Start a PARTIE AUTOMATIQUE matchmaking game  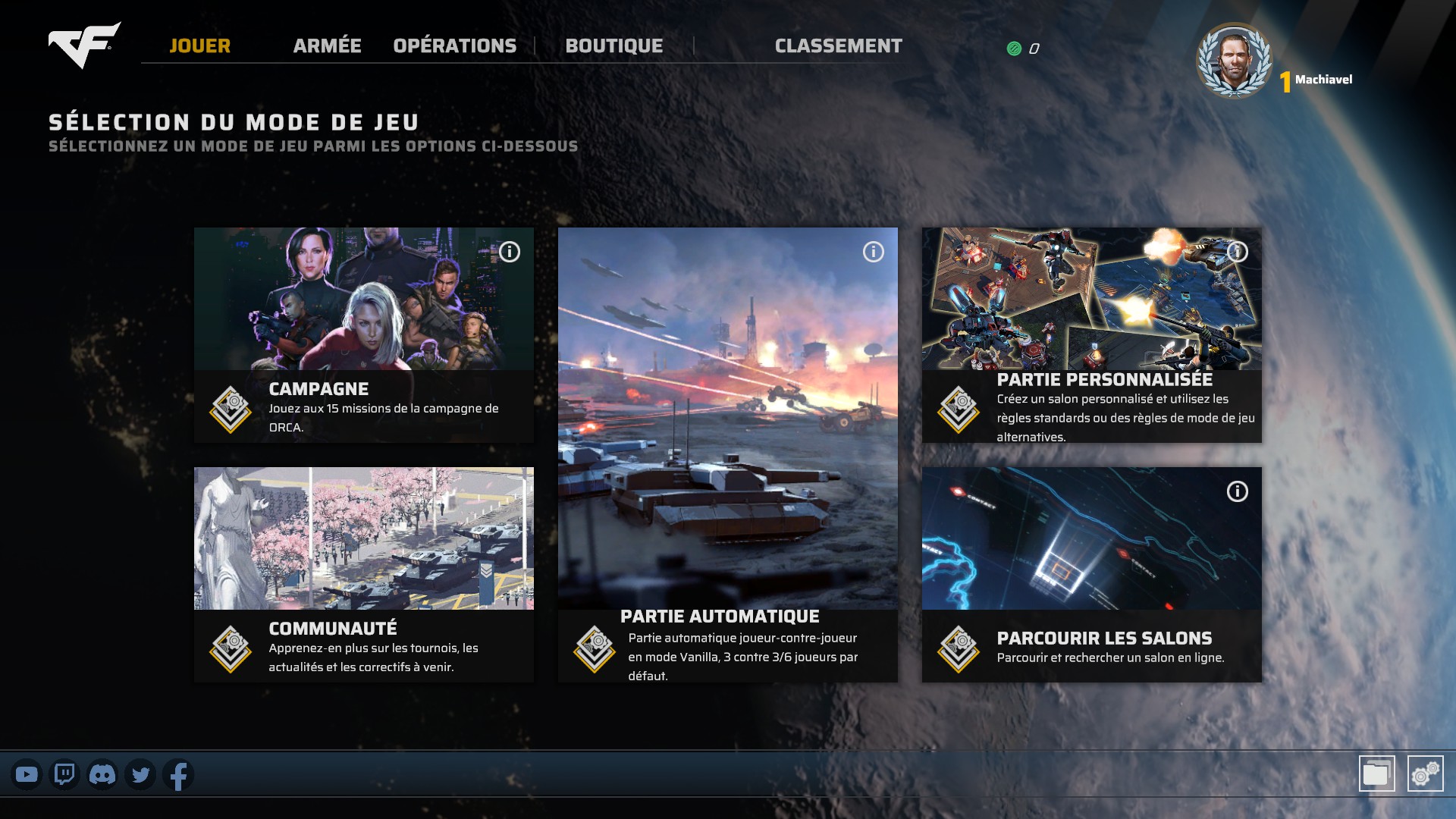727,454
